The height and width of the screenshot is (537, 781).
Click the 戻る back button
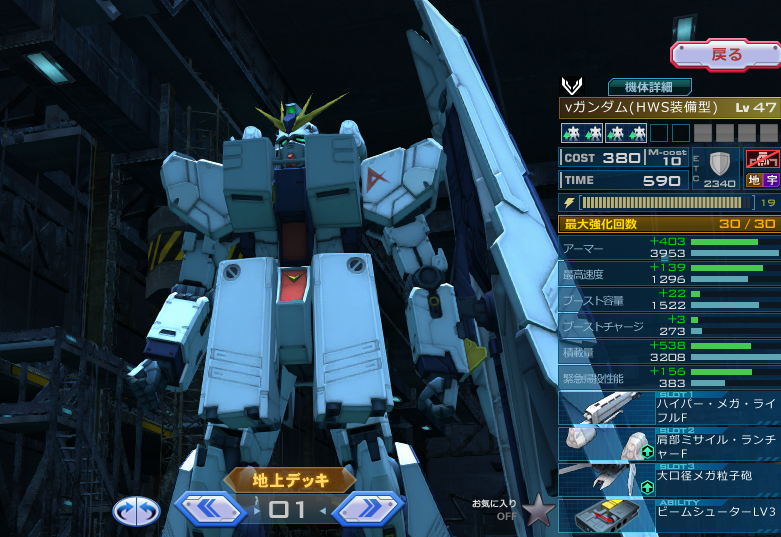click(x=725, y=55)
